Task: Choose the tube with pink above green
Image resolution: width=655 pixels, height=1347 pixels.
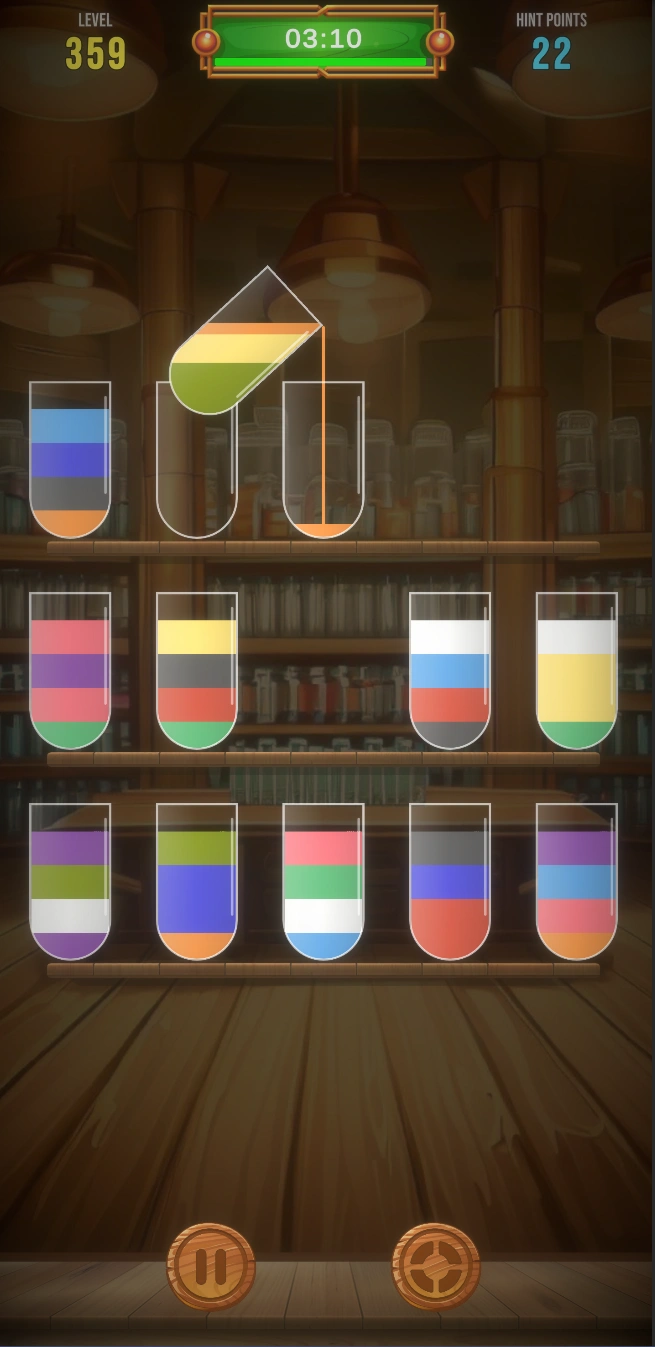Action: [x=323, y=881]
